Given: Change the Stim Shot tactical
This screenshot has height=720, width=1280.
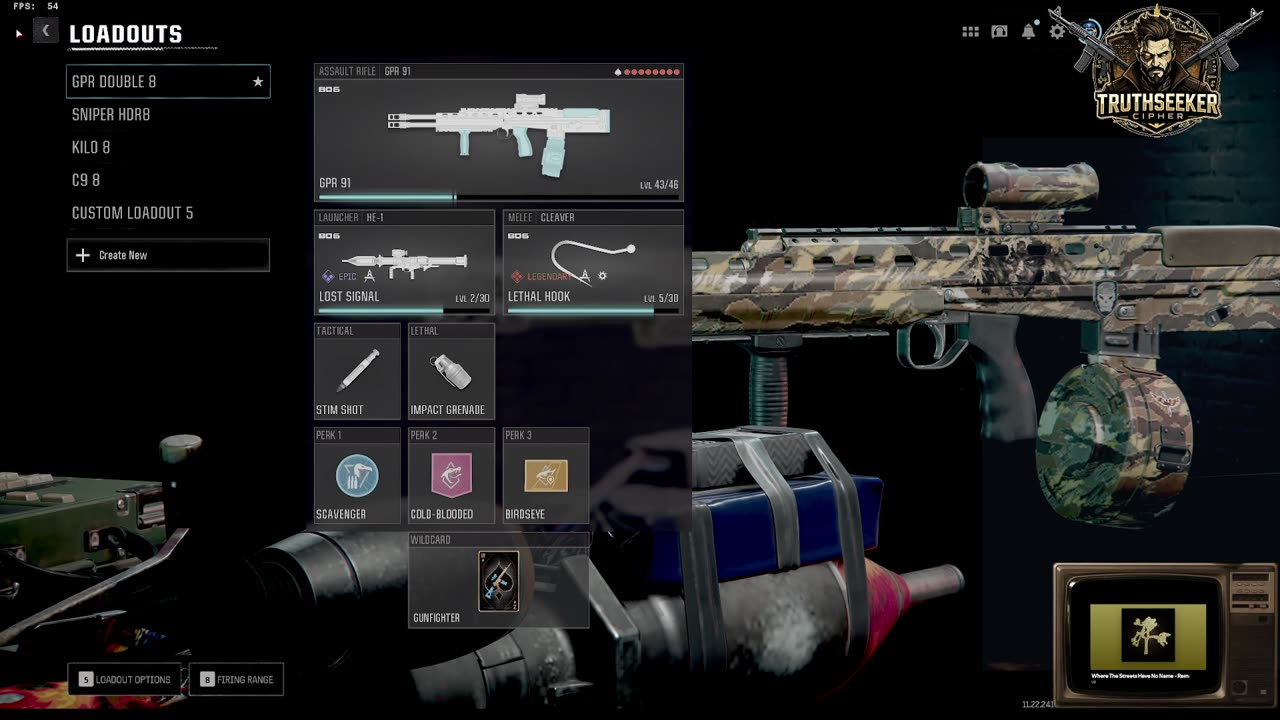Looking at the screenshot, I should 357,370.
